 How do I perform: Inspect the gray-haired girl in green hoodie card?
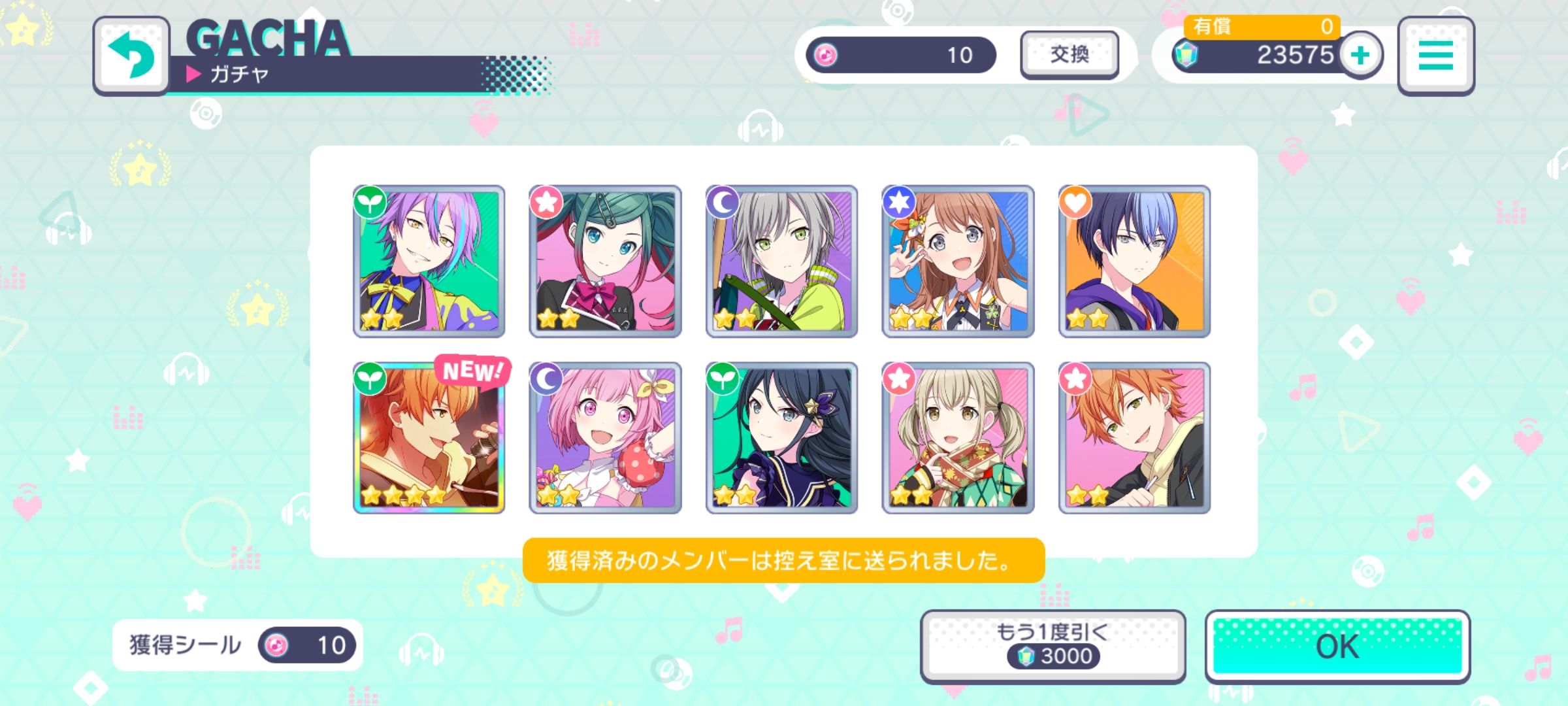pyautogui.click(x=781, y=261)
